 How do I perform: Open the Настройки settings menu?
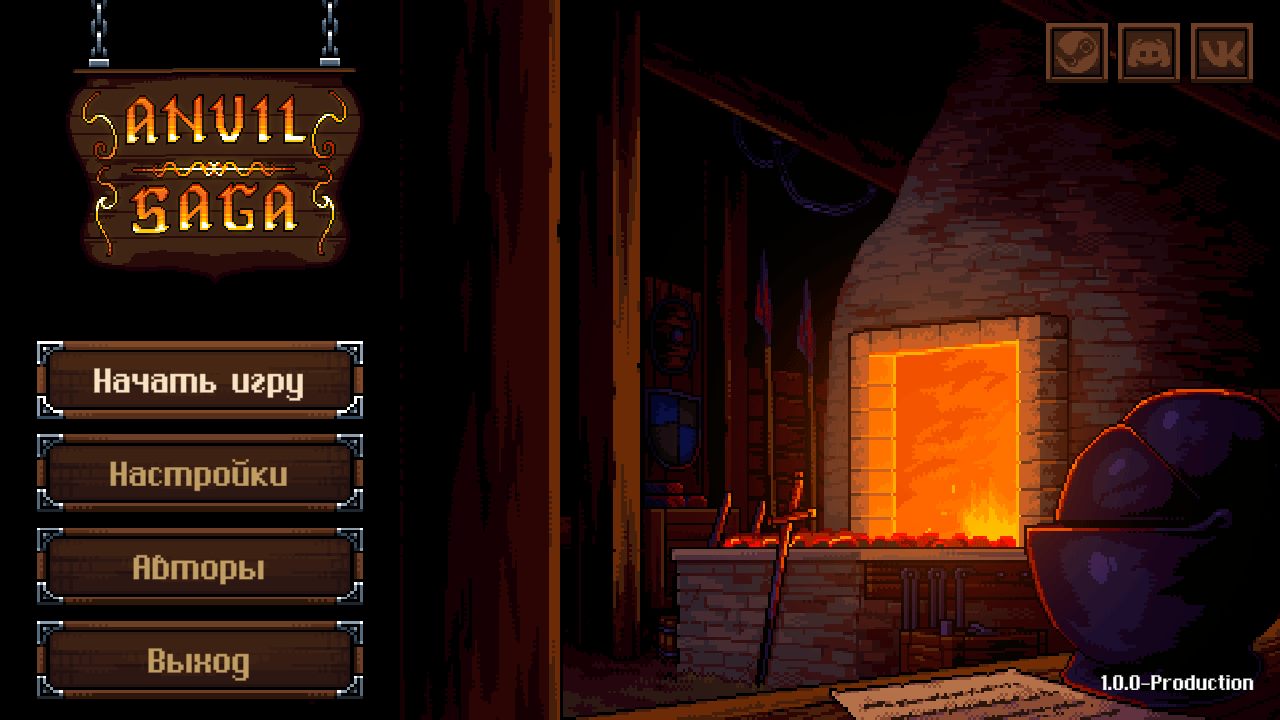tap(199, 474)
